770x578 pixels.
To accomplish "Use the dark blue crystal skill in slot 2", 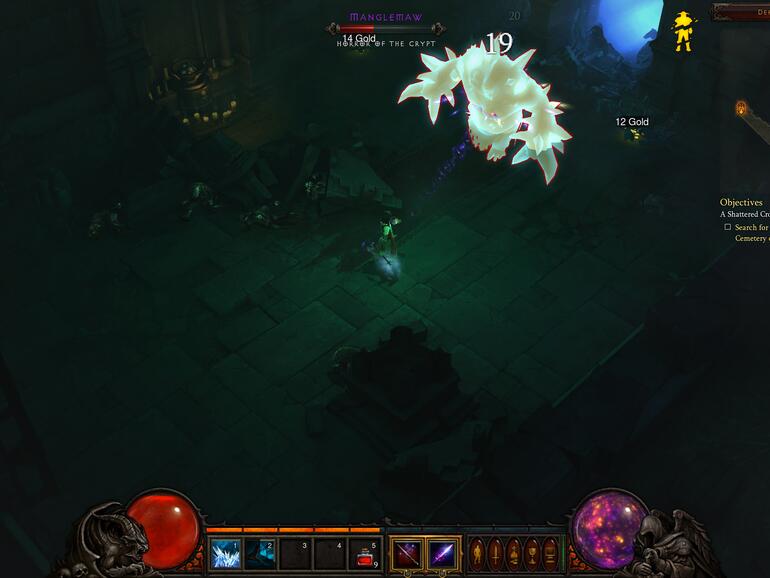I will click(259, 553).
